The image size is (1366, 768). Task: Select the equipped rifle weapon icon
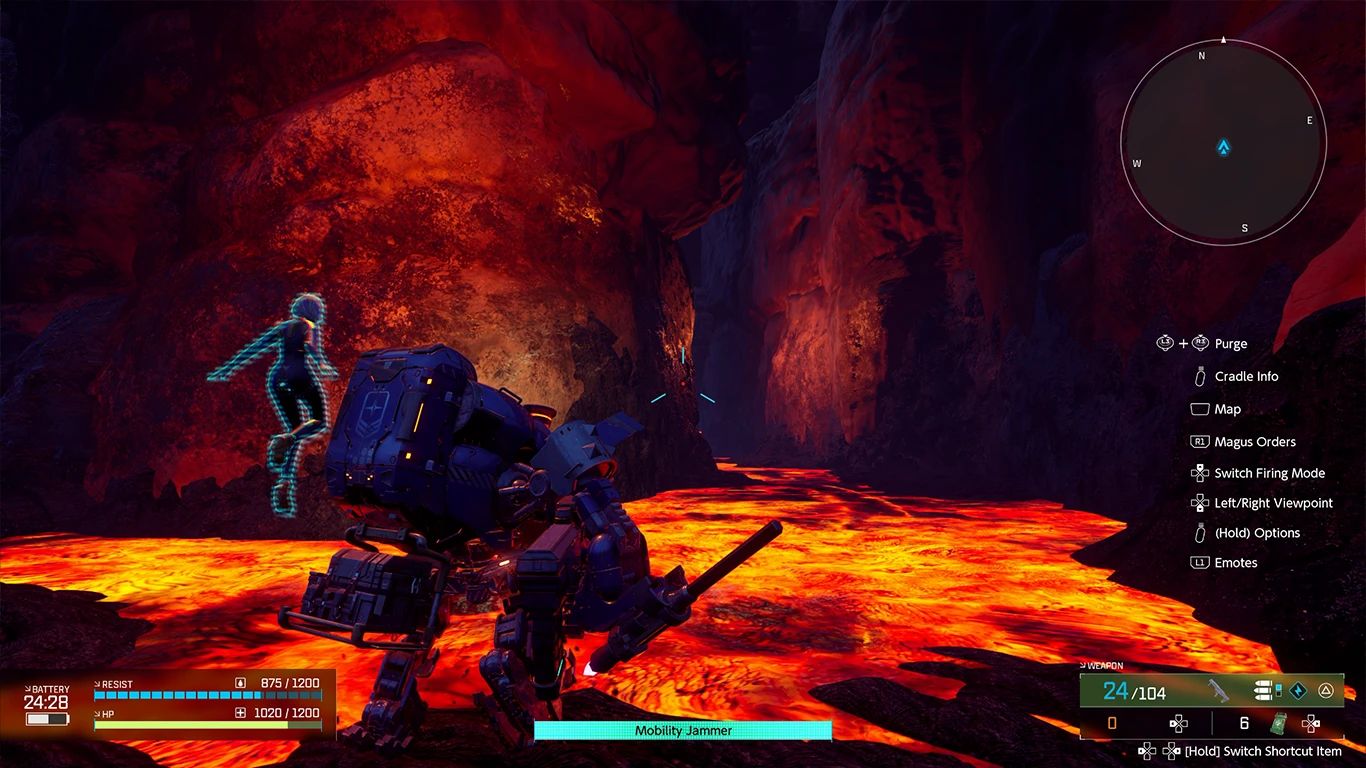point(1218,691)
